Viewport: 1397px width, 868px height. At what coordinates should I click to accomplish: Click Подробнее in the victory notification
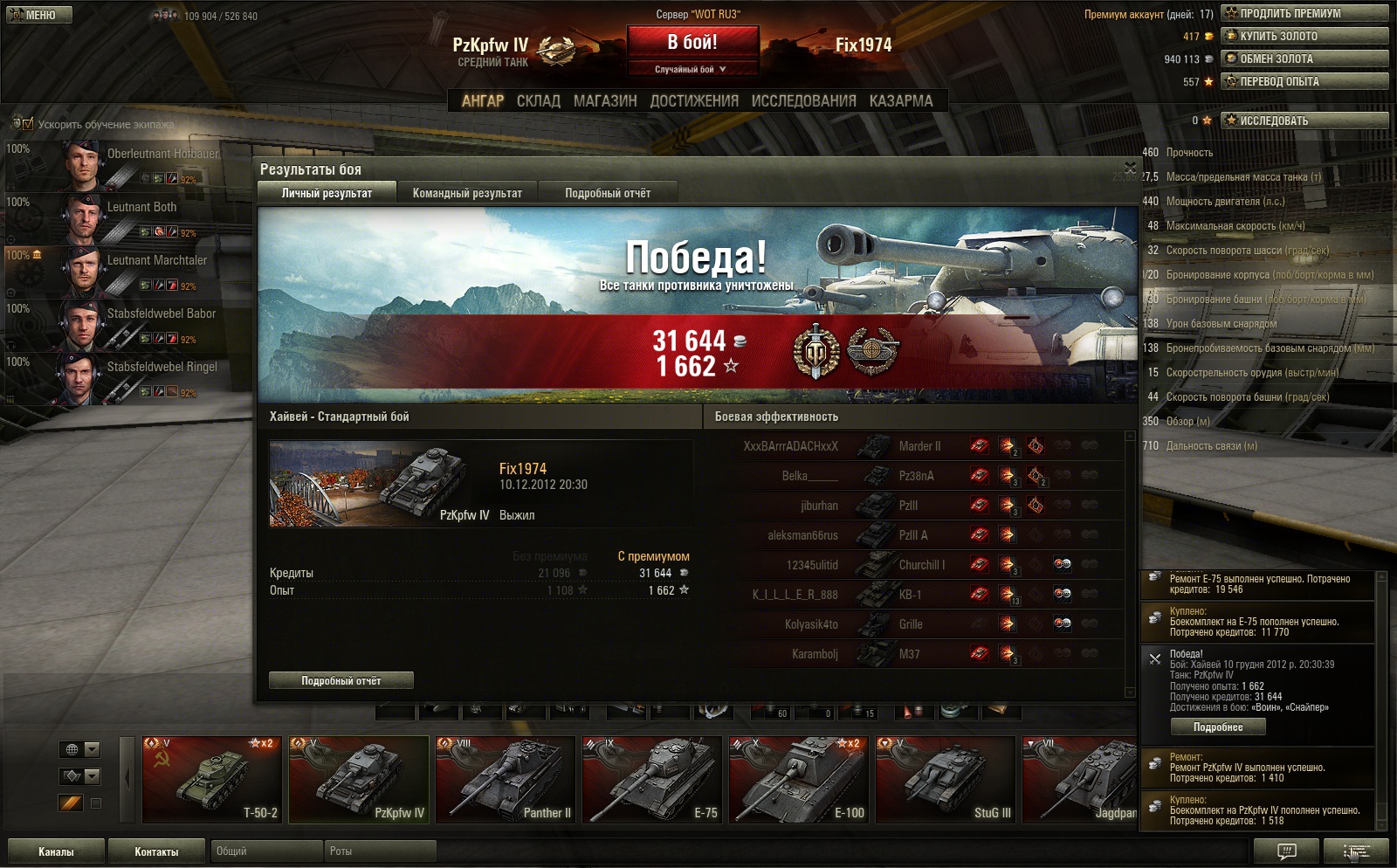tap(1217, 727)
